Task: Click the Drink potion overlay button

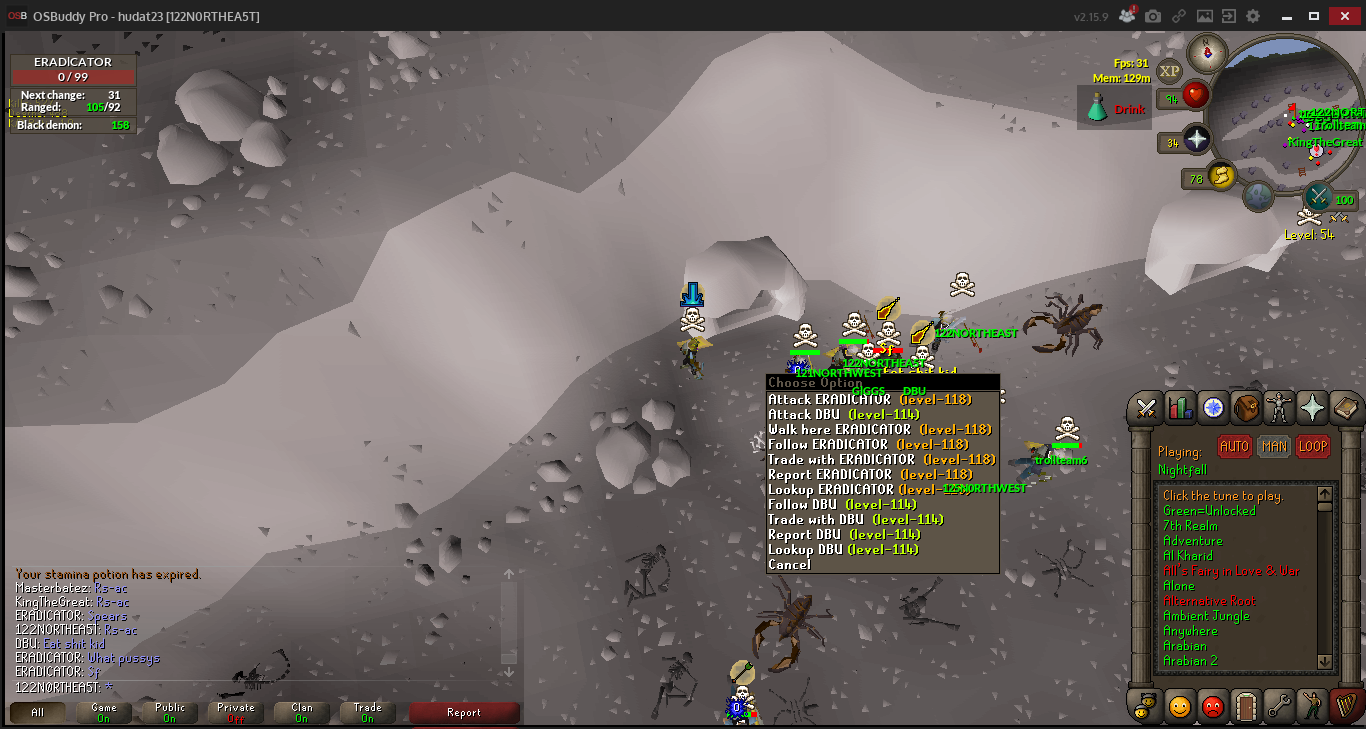Action: (x=1115, y=109)
